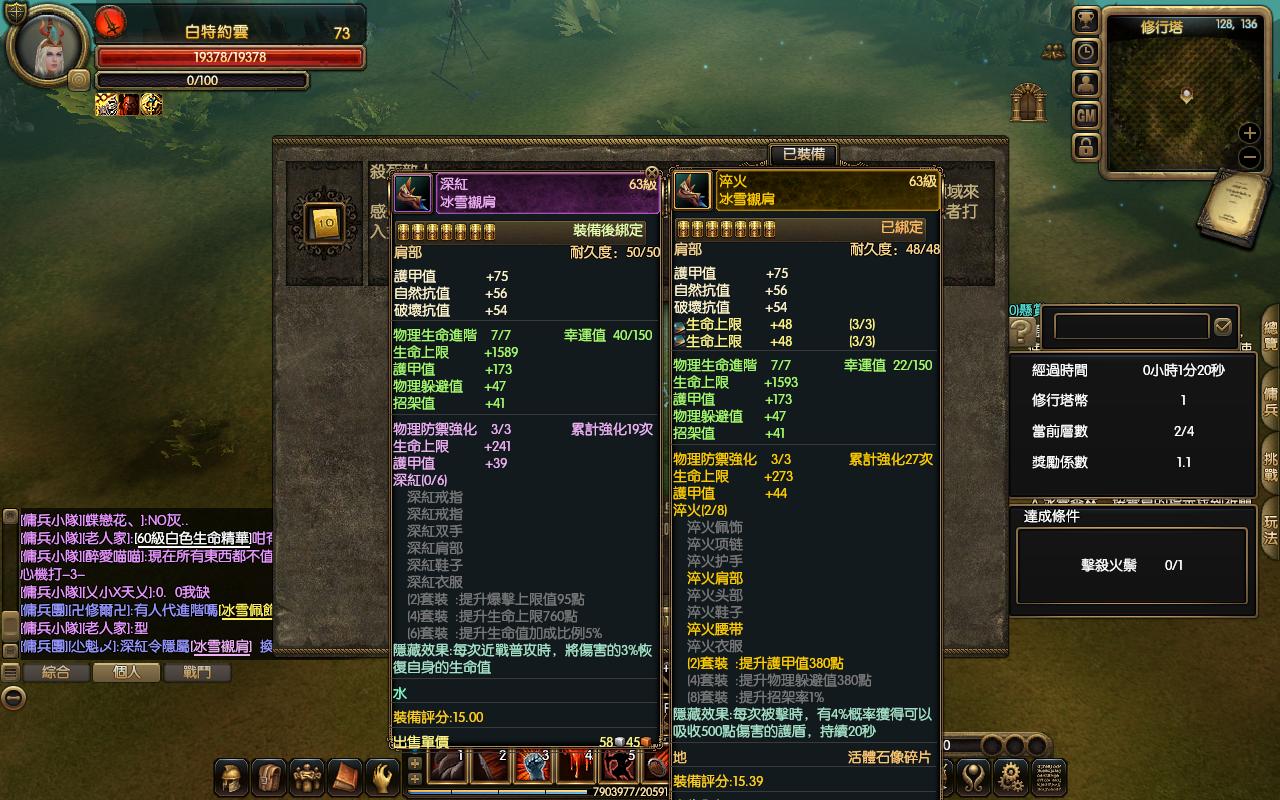Click the 冰雪襯肩 item link in chat
1280x800 pixels.
(222, 646)
